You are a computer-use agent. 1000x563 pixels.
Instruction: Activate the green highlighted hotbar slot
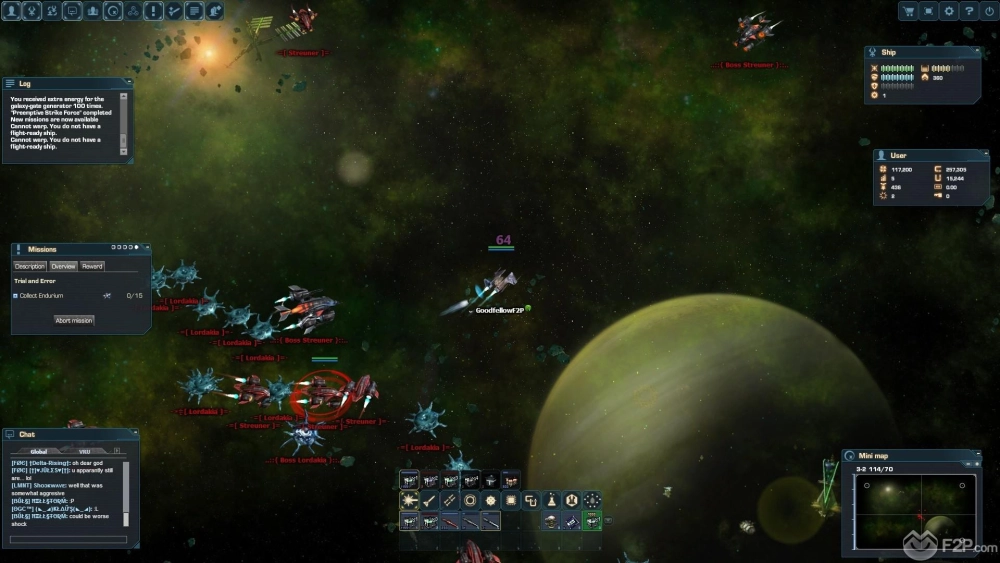click(x=592, y=521)
